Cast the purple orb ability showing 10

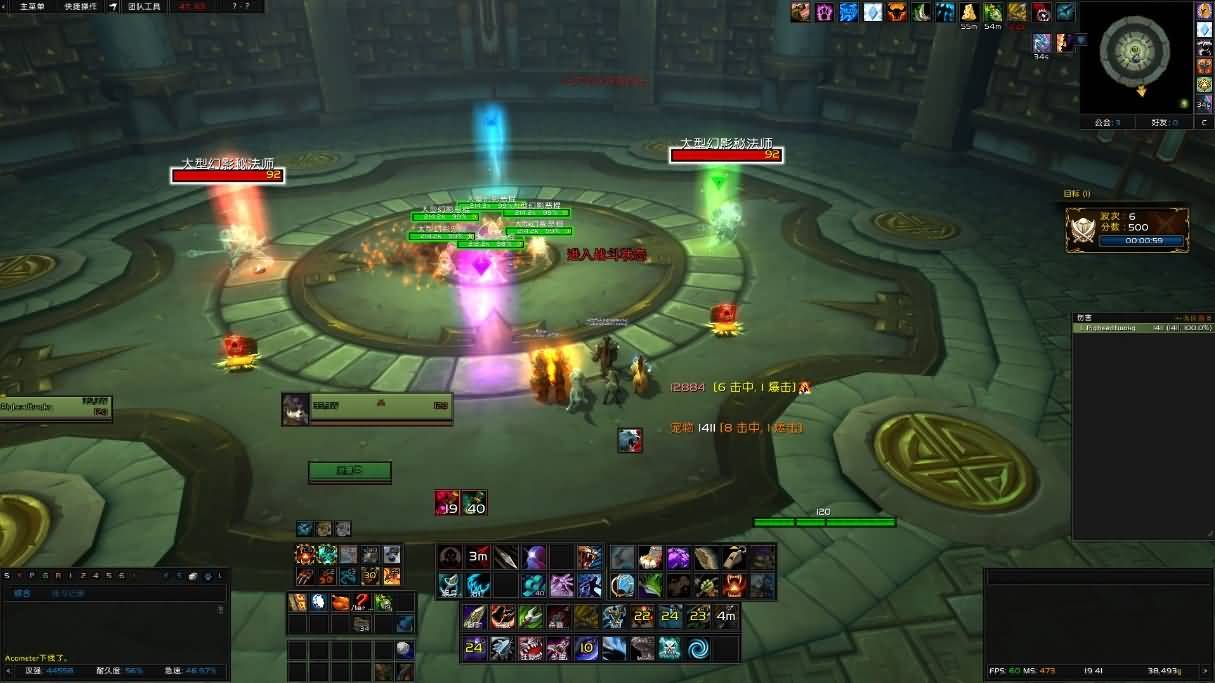pos(586,648)
